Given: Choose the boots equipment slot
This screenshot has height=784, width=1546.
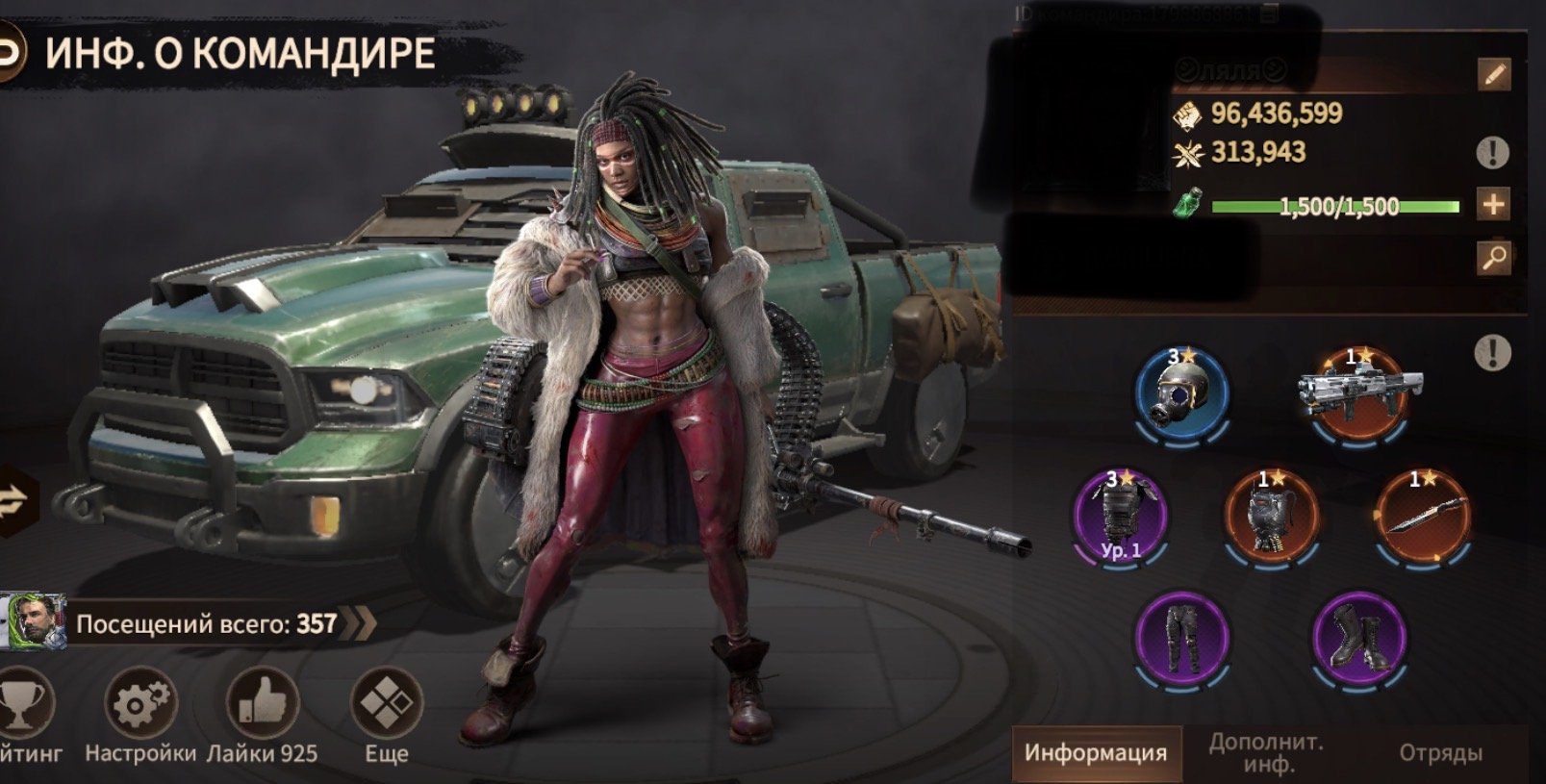Looking at the screenshot, I should click(1358, 638).
